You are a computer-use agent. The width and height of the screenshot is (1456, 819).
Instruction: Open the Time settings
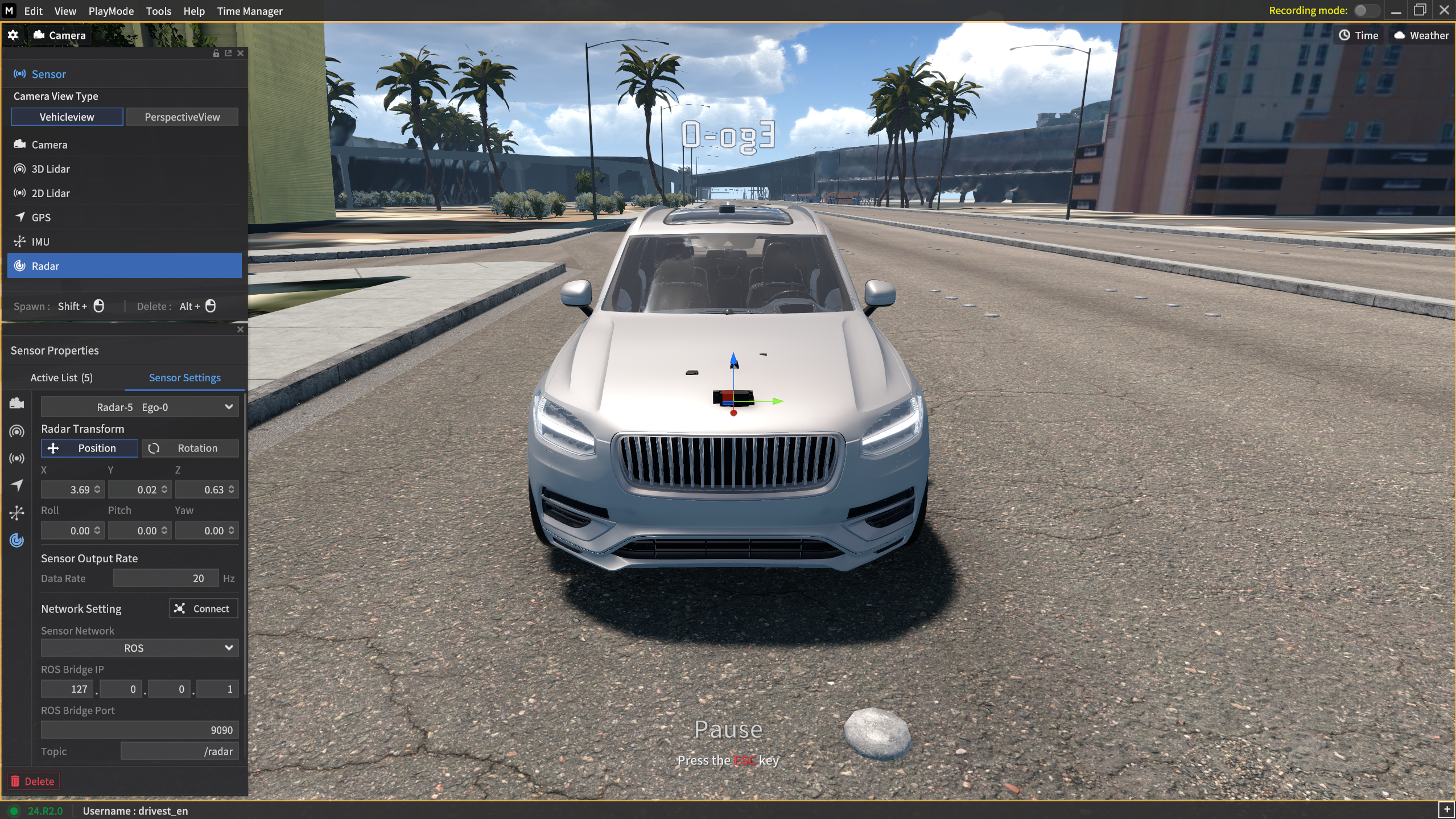coord(1358,35)
